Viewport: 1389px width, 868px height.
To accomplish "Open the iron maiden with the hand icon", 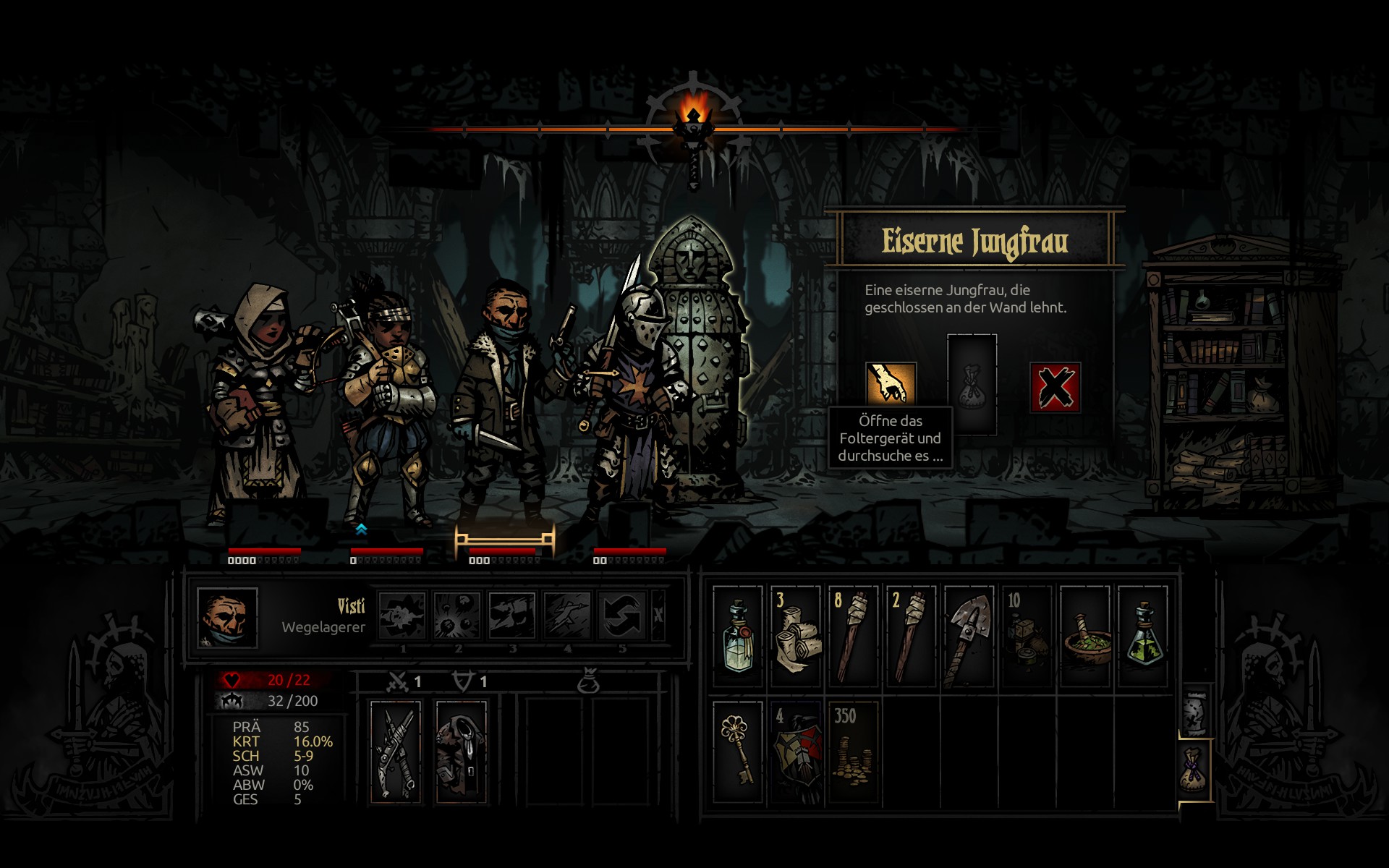I will tap(891, 383).
